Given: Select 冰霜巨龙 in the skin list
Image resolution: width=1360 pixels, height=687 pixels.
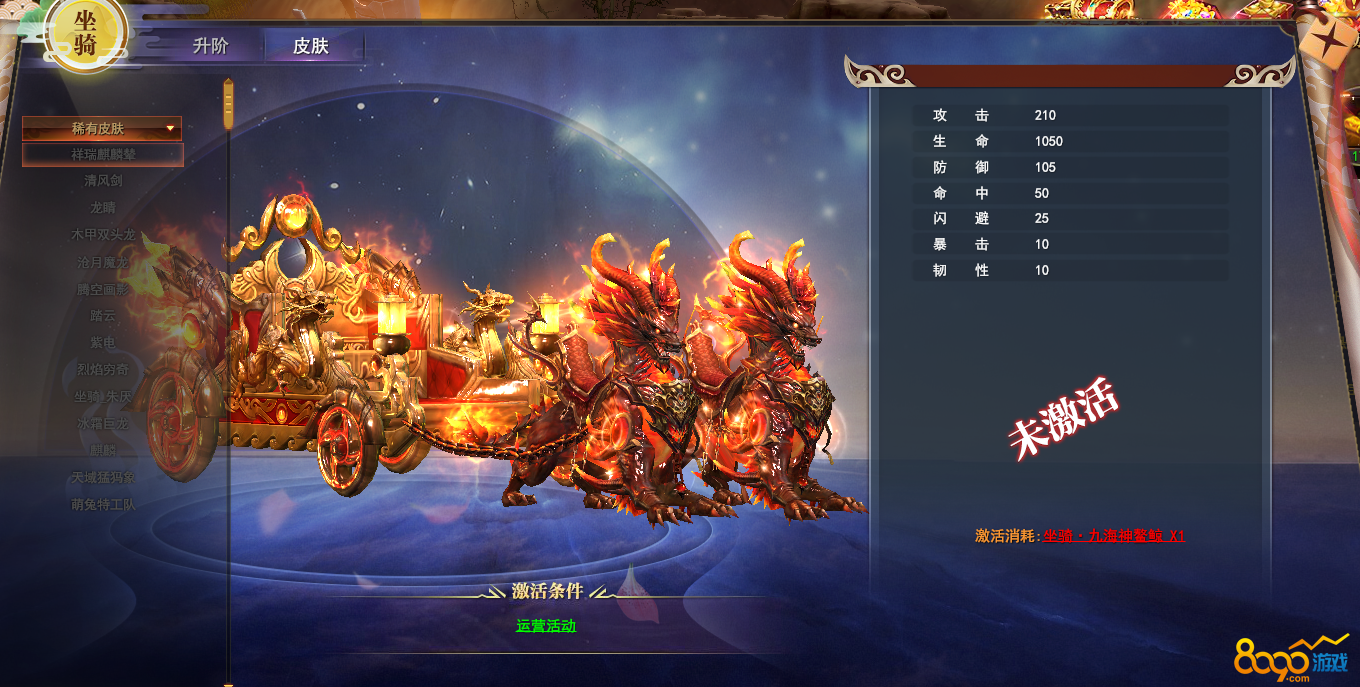Looking at the screenshot, I should click(x=103, y=424).
